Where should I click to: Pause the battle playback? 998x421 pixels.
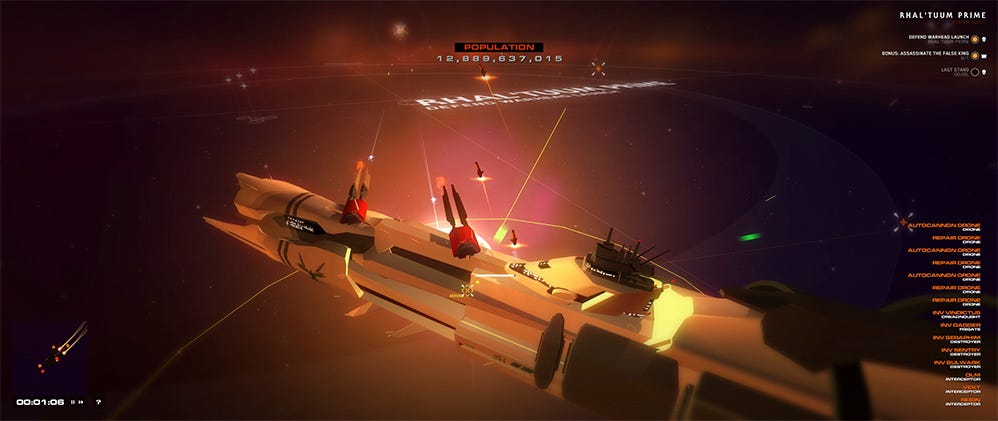(x=73, y=402)
